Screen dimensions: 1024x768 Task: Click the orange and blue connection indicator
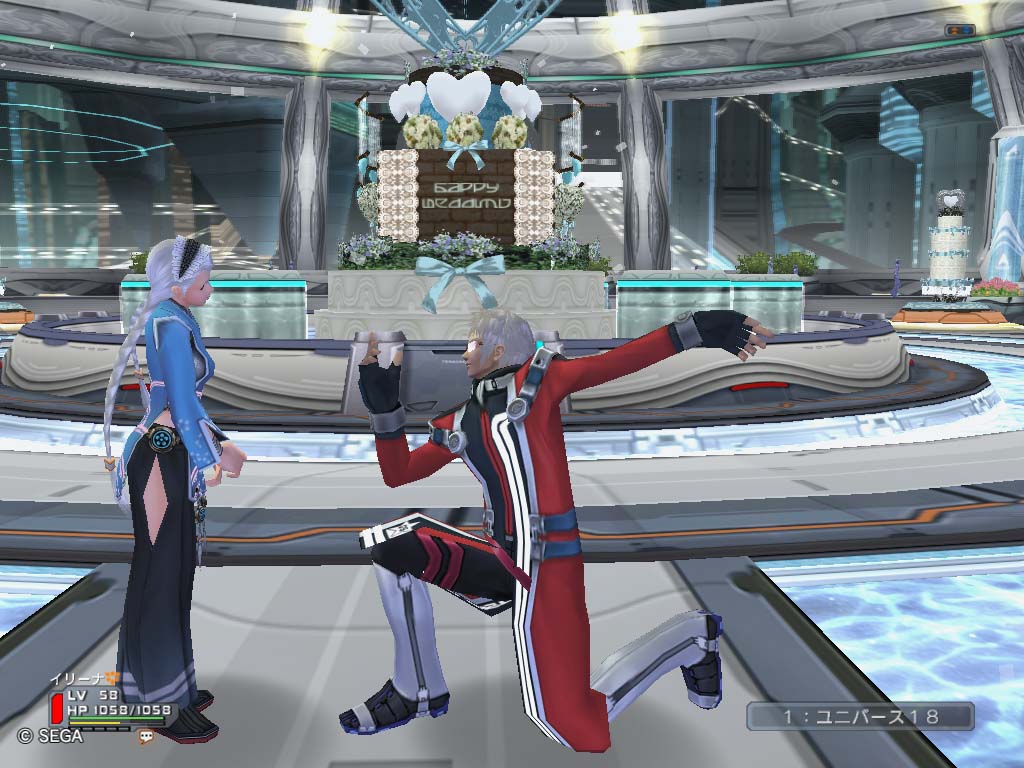tap(960, 30)
